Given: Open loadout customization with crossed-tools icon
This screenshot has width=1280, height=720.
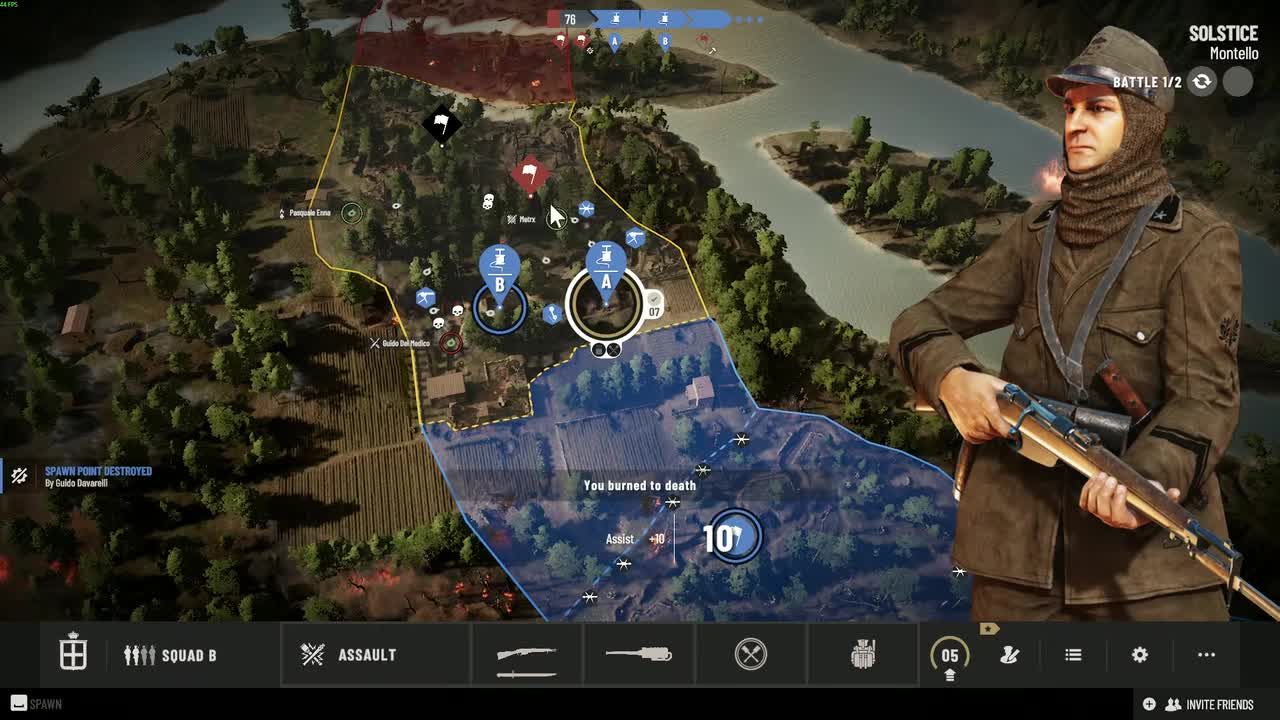Looking at the screenshot, I should coord(1007,654).
